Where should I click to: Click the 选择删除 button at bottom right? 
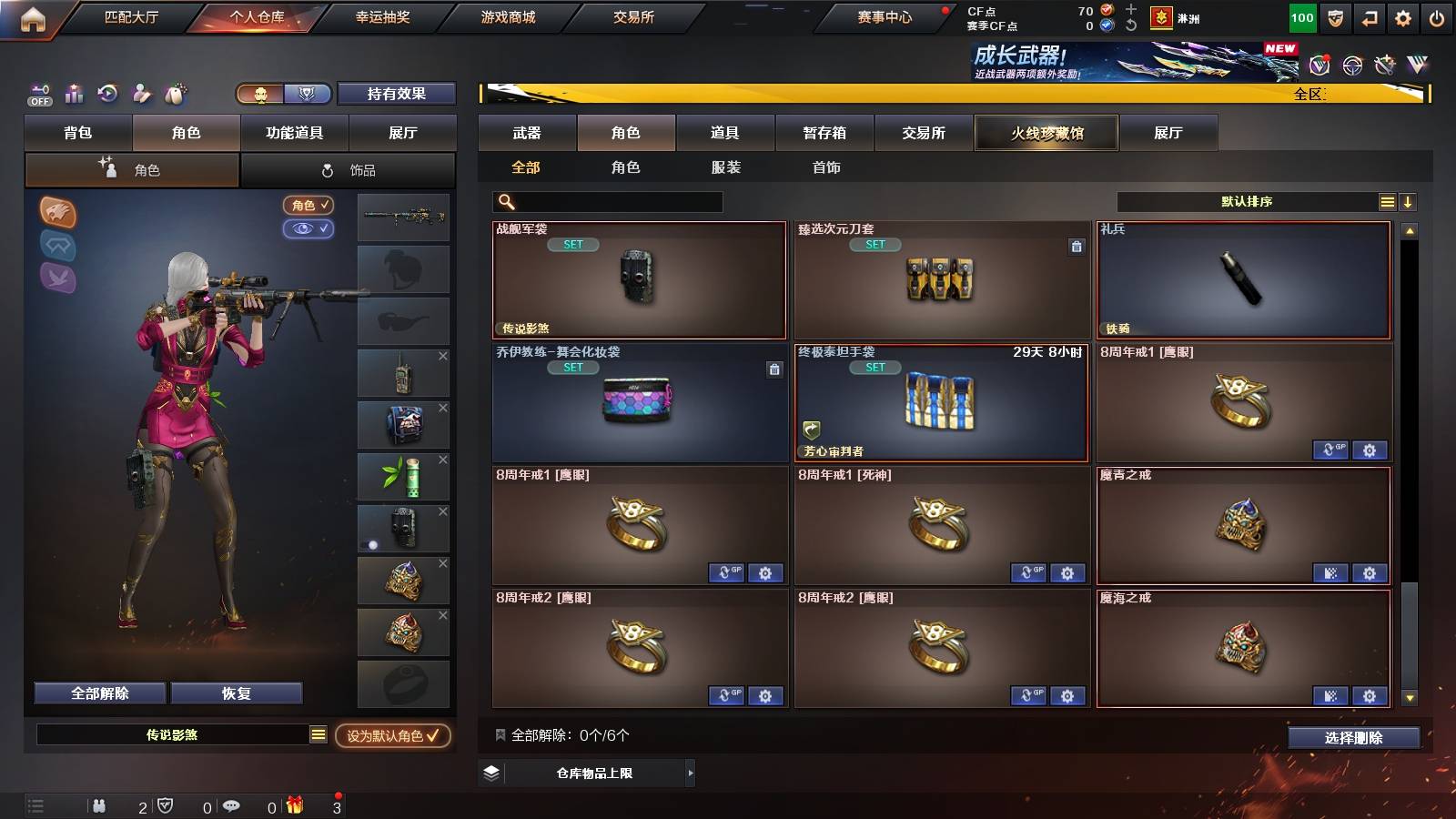(x=1354, y=738)
